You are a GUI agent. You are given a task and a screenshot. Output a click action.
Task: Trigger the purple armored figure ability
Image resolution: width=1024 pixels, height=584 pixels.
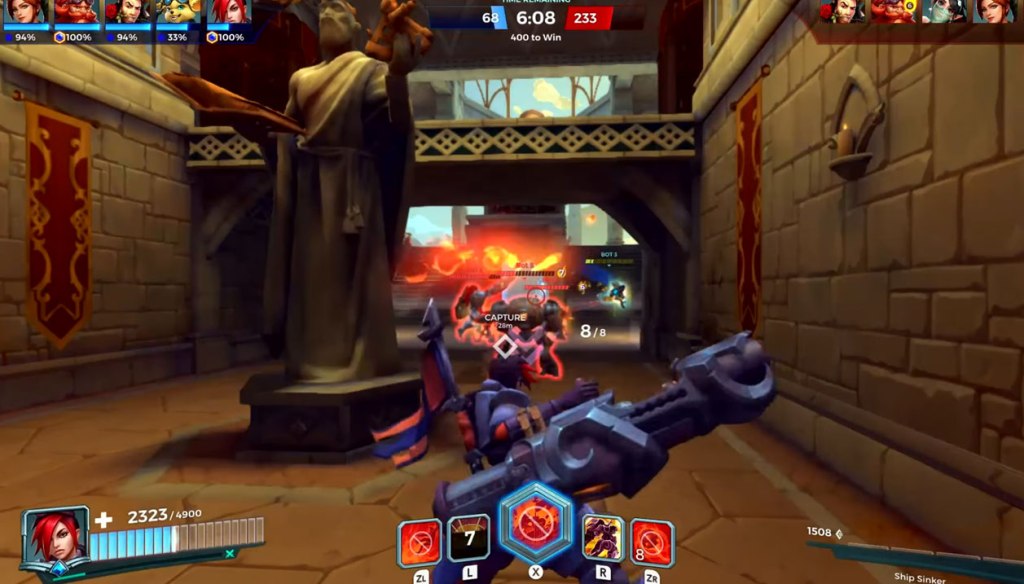(604, 539)
